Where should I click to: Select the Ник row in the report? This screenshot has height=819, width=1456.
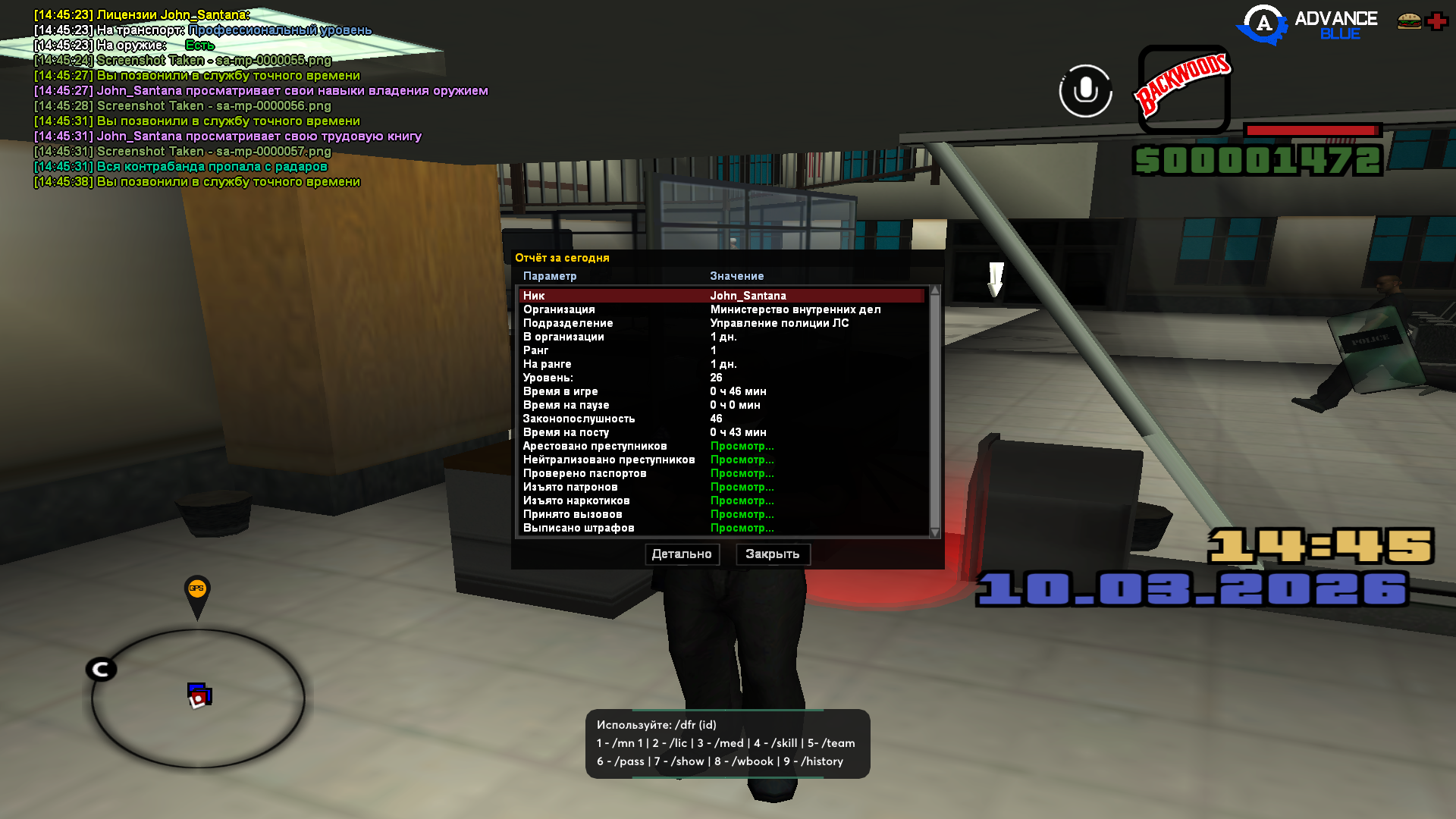tap(720, 296)
